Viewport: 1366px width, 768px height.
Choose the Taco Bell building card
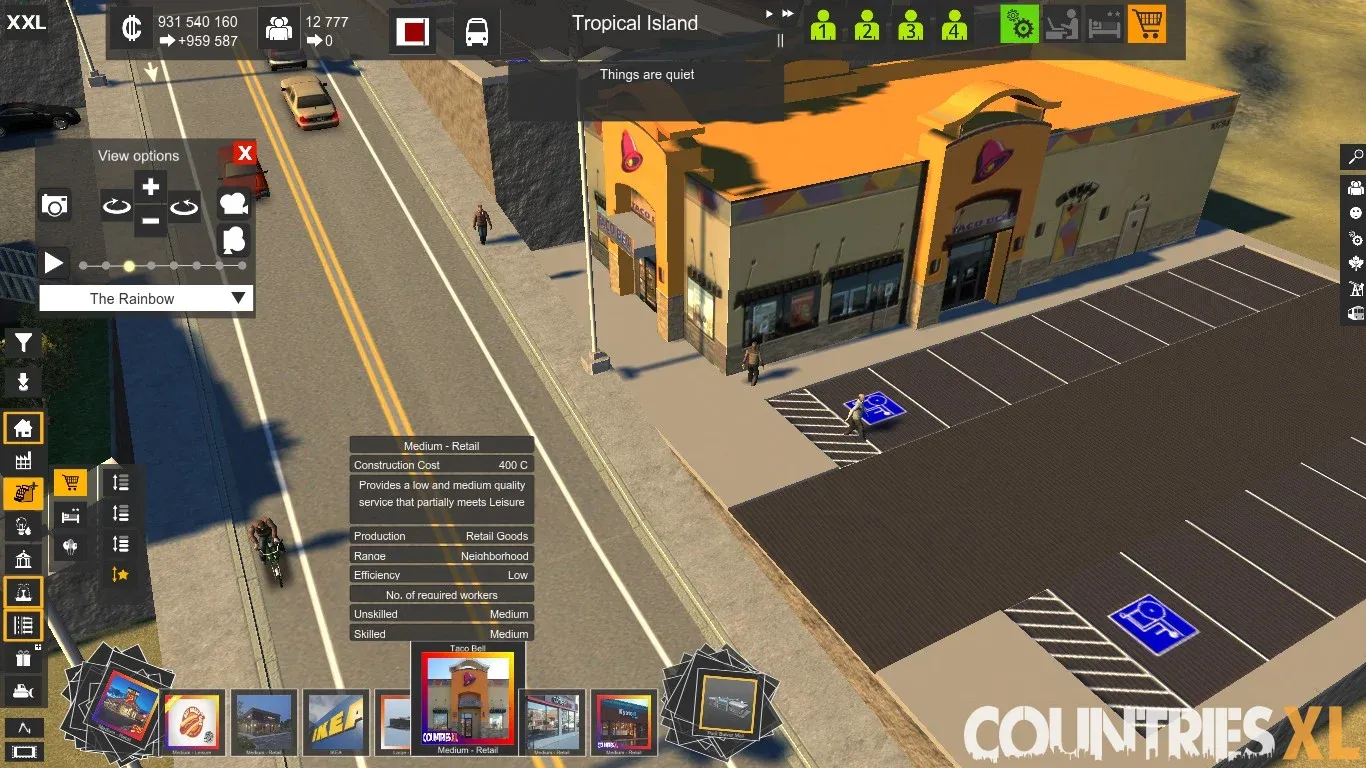467,698
